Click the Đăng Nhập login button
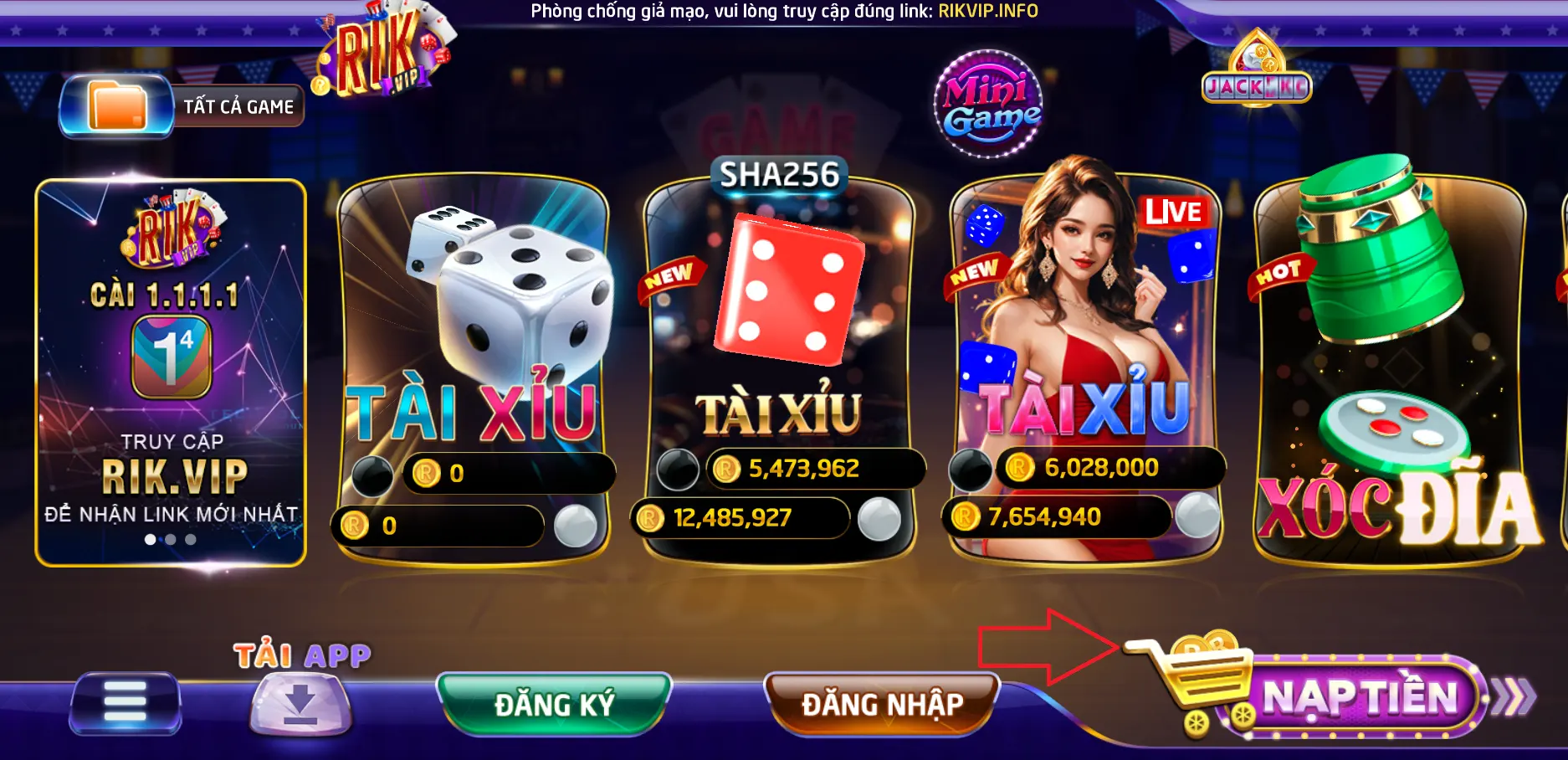This screenshot has height=760, width=1568. (882, 703)
